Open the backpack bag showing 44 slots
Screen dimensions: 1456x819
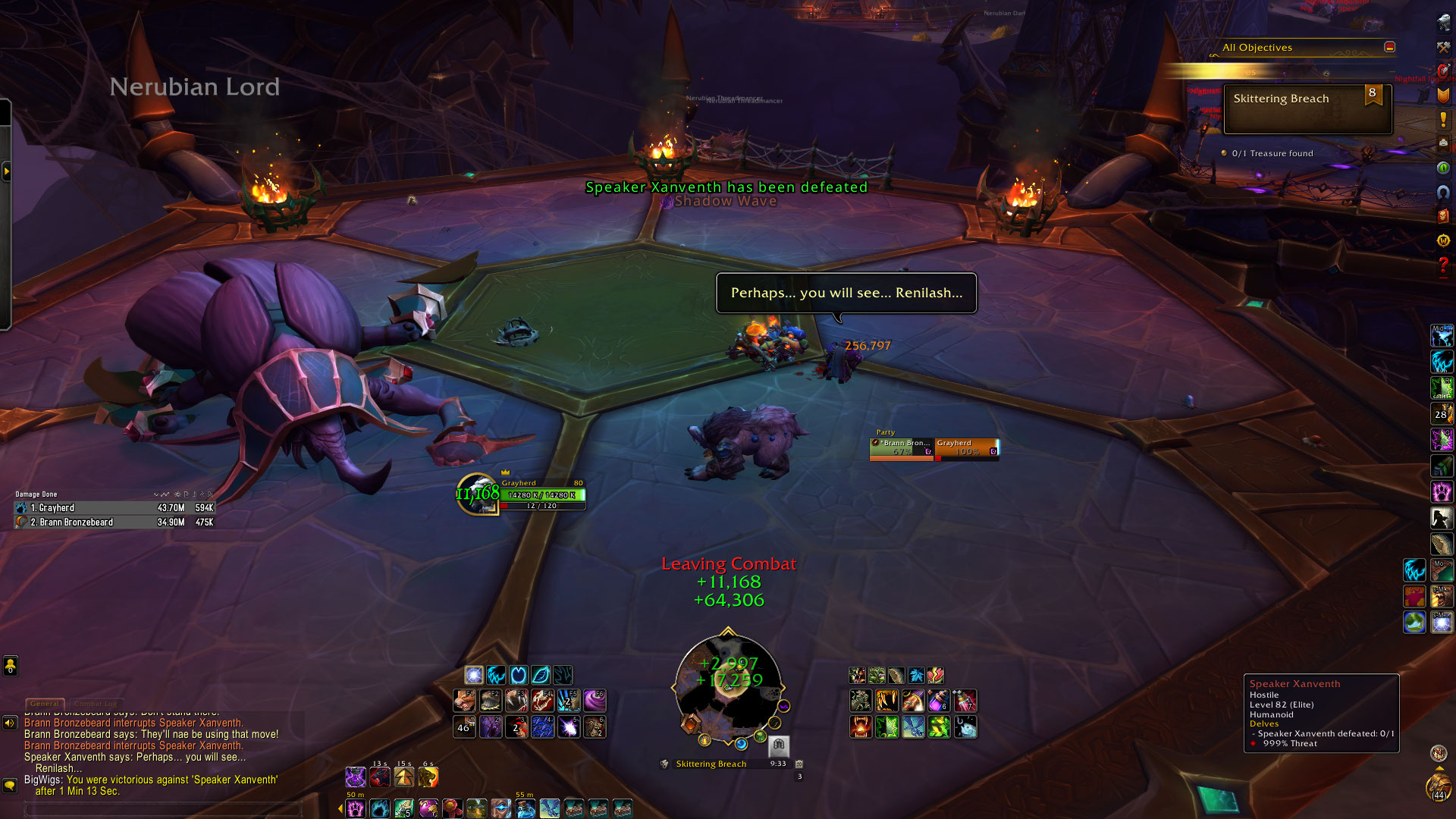1439,786
